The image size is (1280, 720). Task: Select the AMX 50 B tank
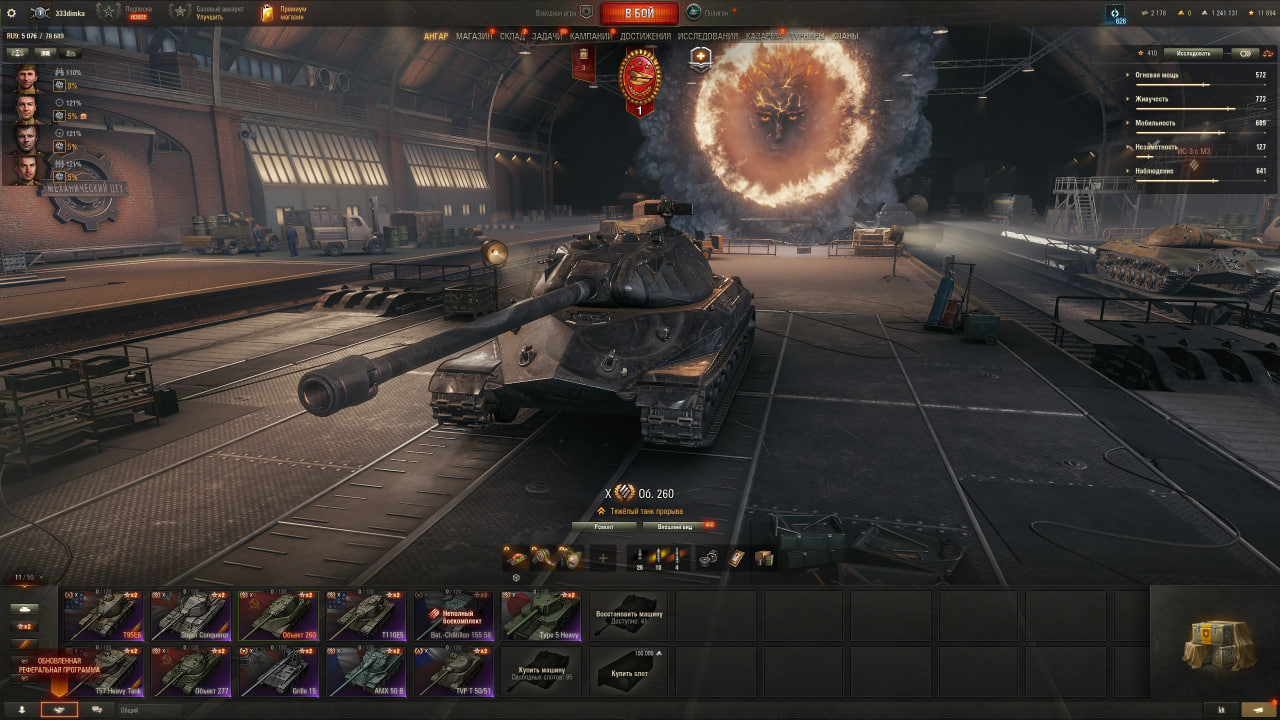[x=366, y=671]
